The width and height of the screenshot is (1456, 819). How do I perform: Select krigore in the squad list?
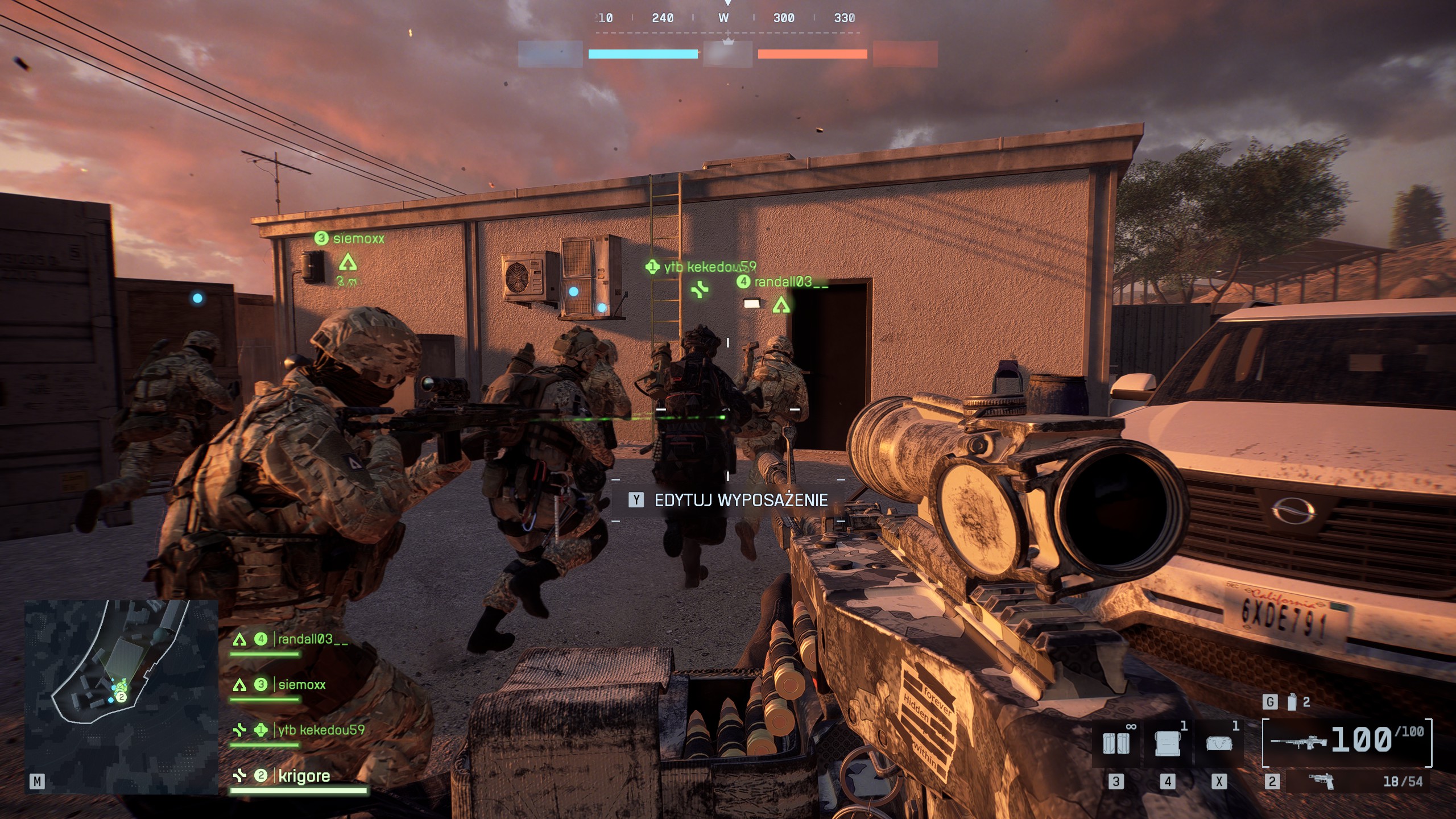(304, 776)
